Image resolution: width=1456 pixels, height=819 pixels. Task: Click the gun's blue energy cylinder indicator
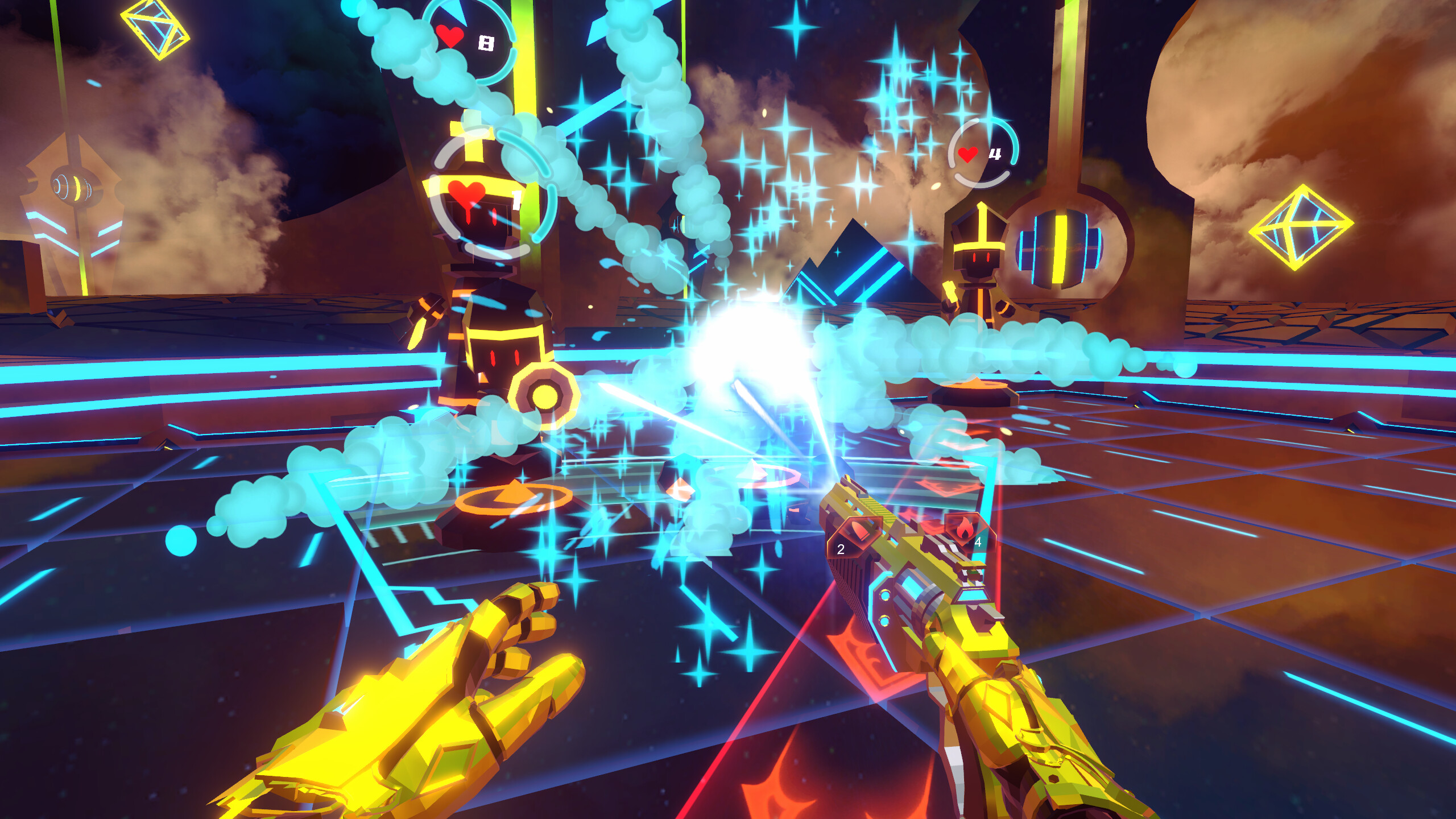[915, 588]
